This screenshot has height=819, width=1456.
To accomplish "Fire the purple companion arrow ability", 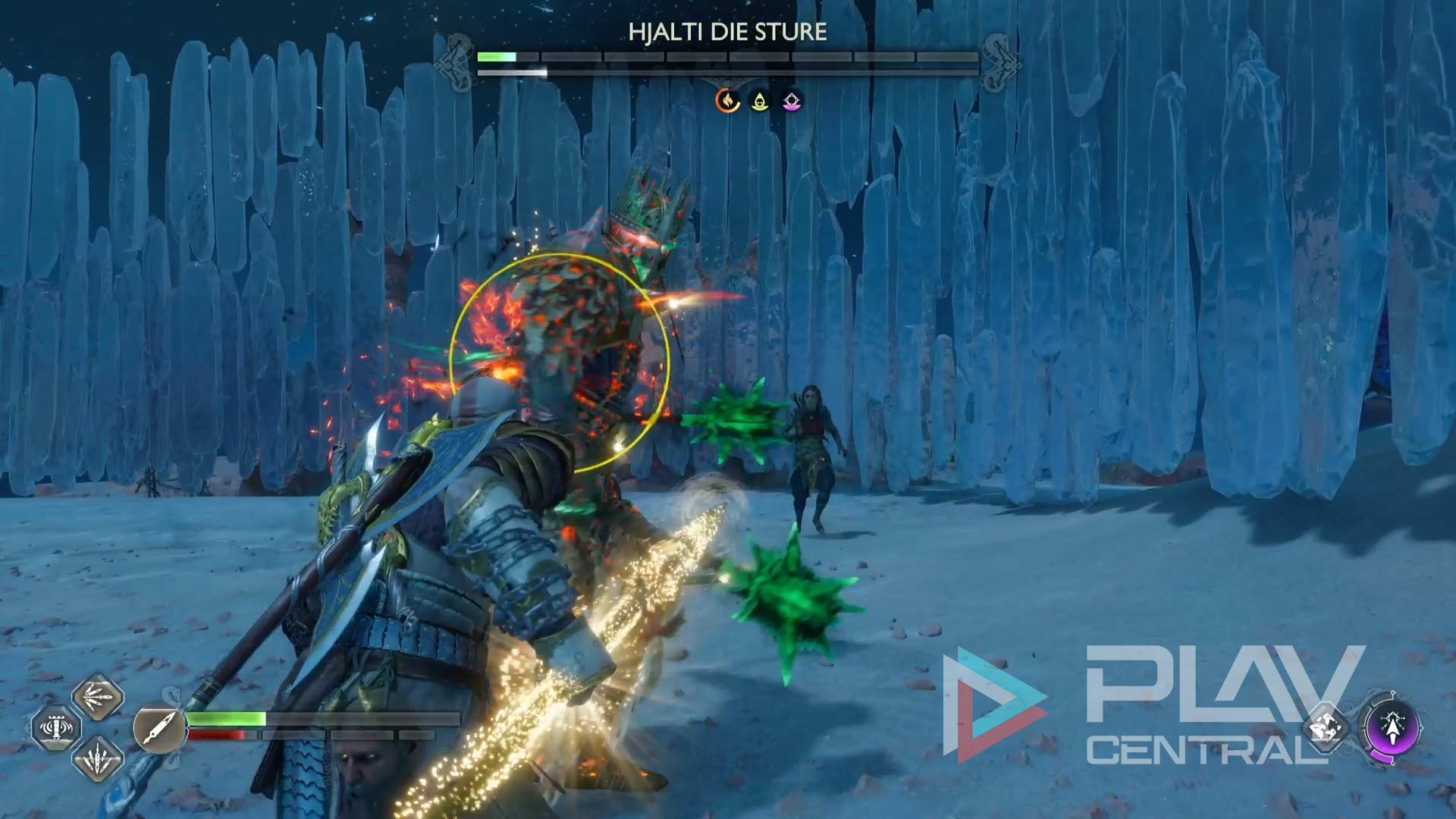I will [1392, 728].
